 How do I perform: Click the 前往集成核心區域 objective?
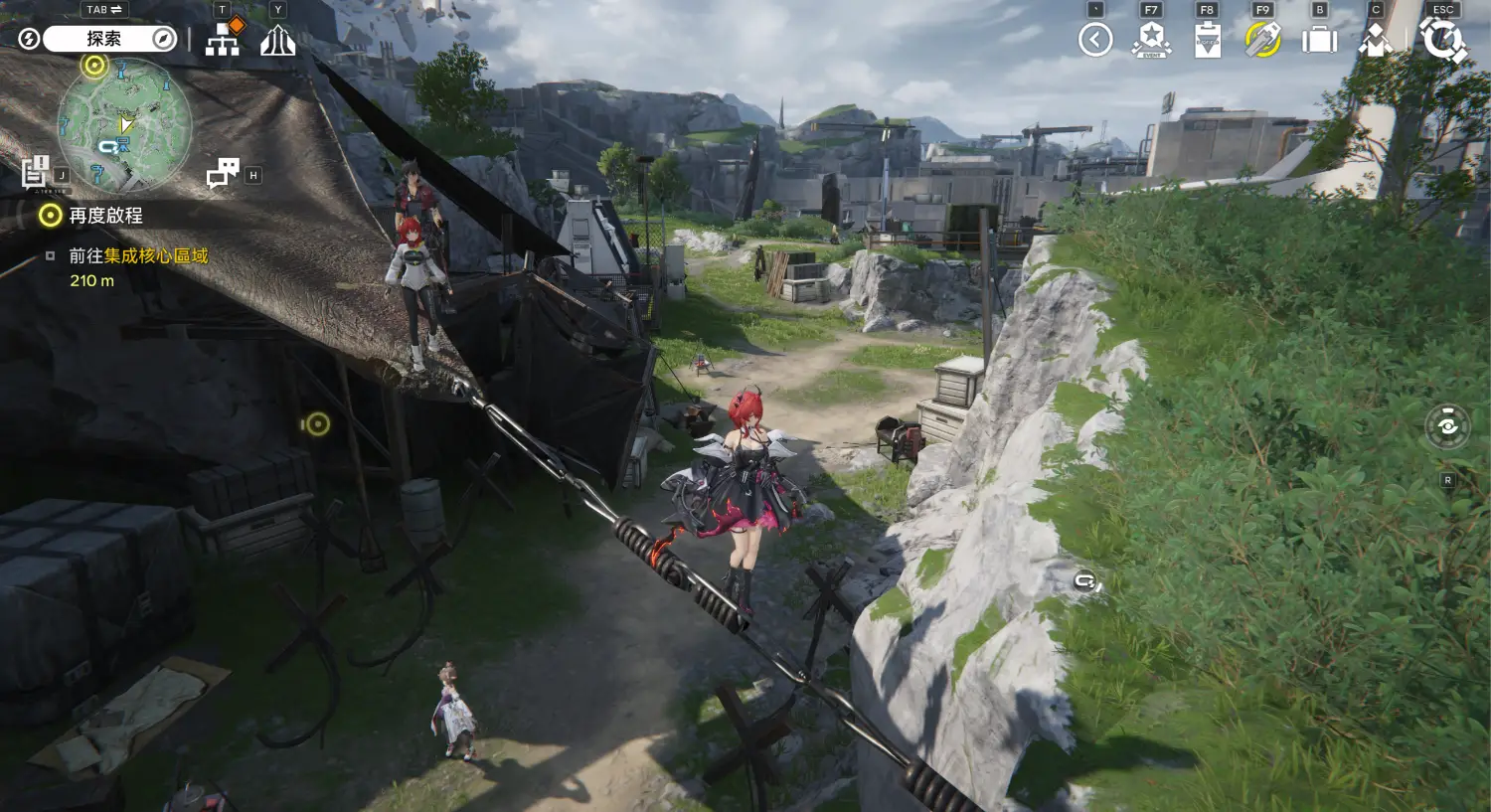[x=138, y=256]
